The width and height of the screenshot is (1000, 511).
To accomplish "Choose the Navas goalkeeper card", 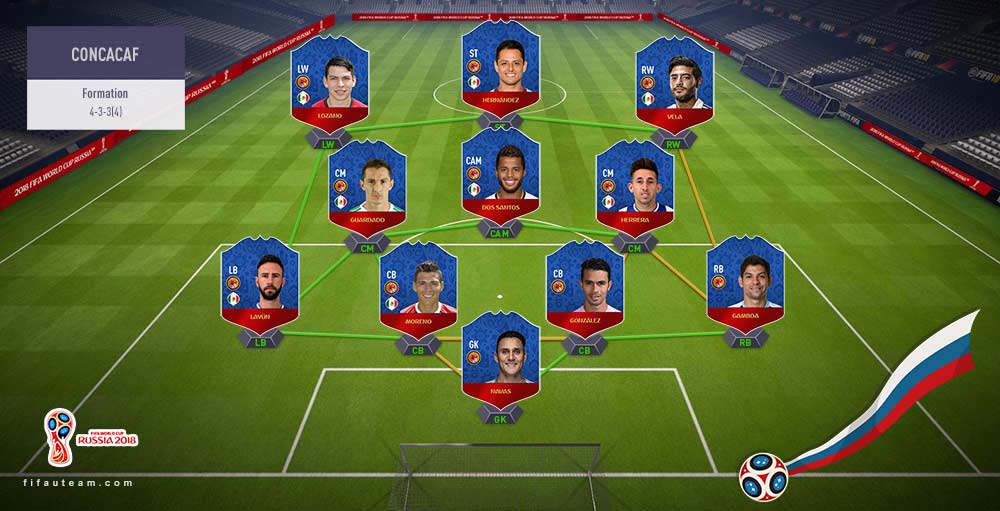I will click(500, 357).
